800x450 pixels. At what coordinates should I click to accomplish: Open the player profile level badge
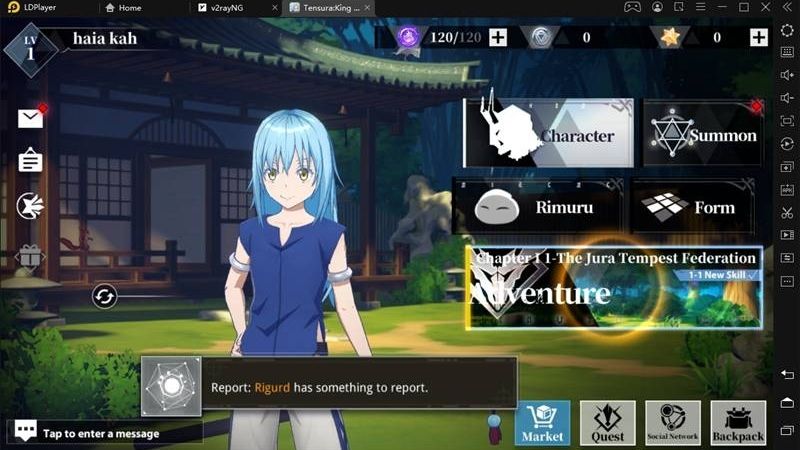pyautogui.click(x=30, y=47)
